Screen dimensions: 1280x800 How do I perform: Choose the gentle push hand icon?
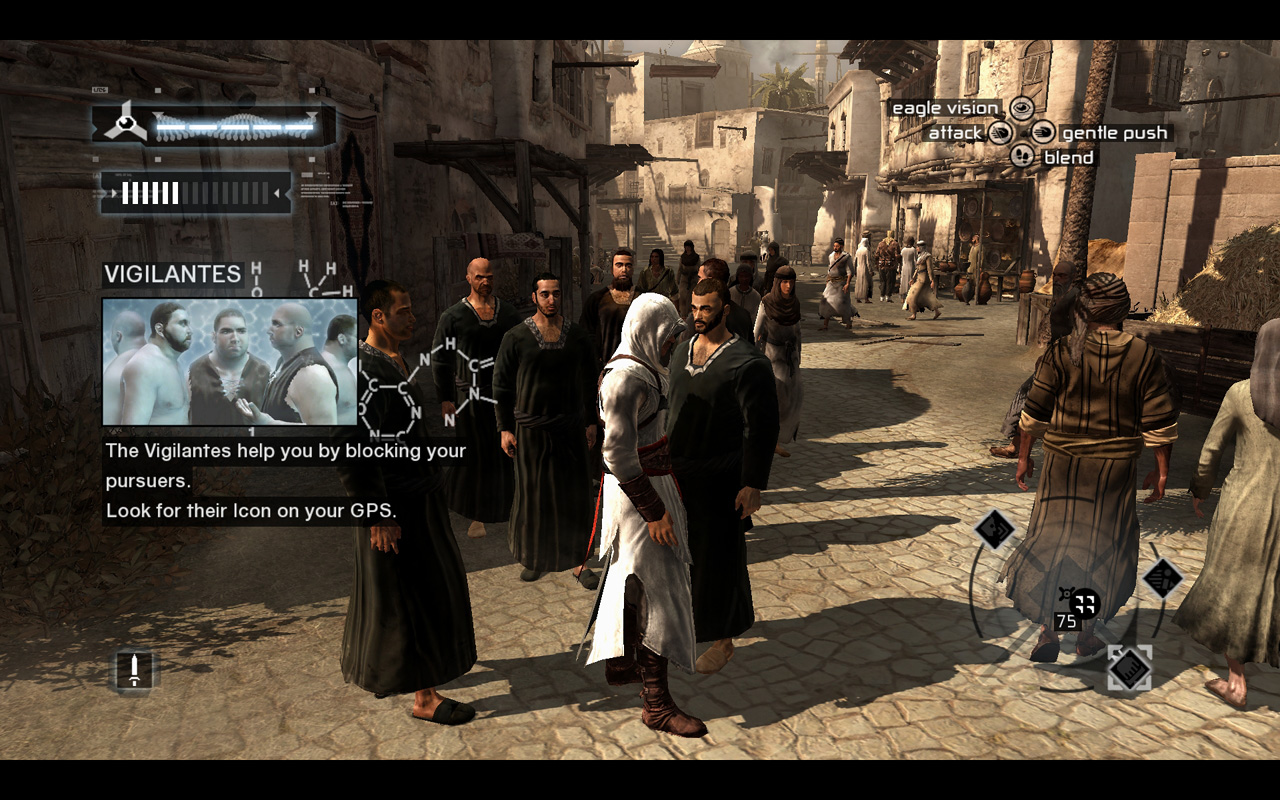(x=1043, y=133)
